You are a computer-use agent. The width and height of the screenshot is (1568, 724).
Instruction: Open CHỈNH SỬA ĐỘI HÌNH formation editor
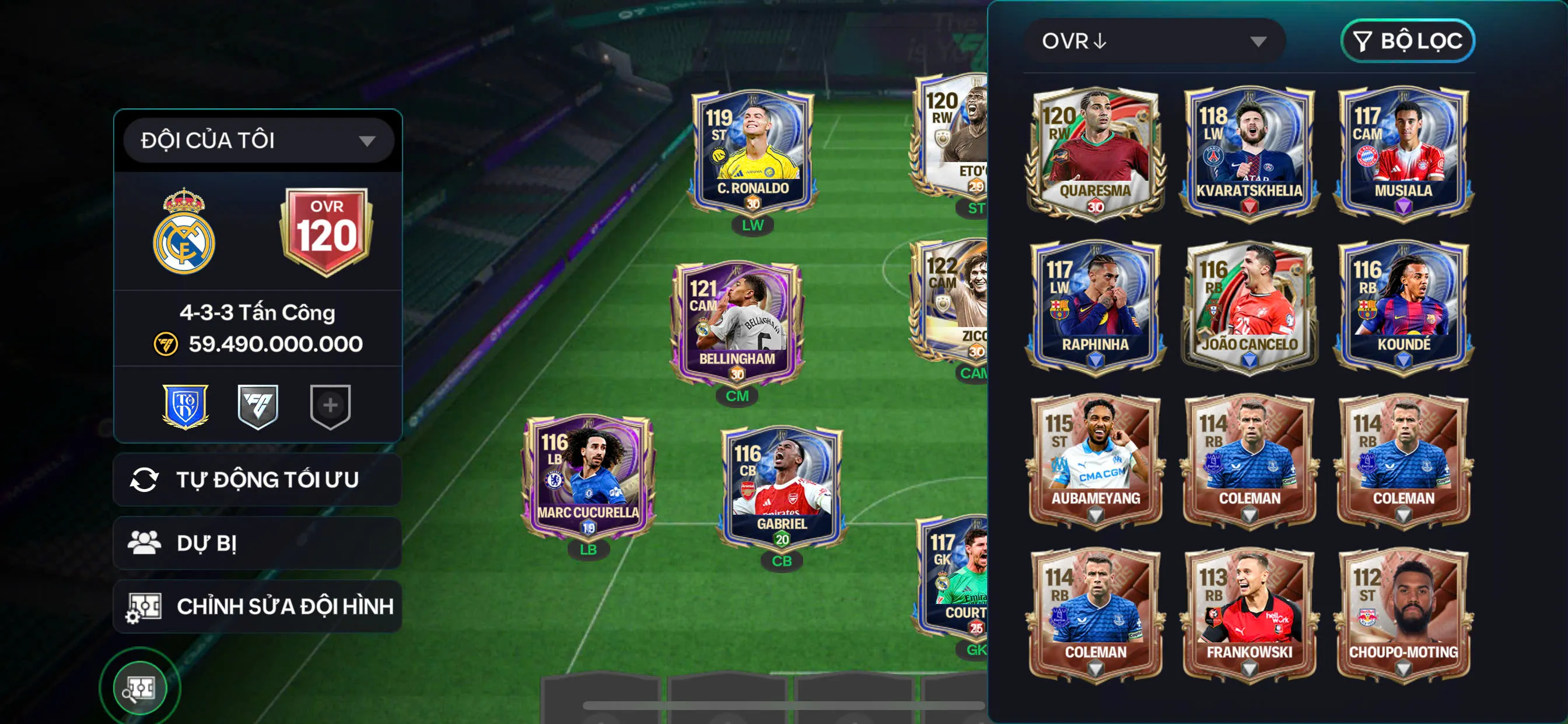pos(257,606)
